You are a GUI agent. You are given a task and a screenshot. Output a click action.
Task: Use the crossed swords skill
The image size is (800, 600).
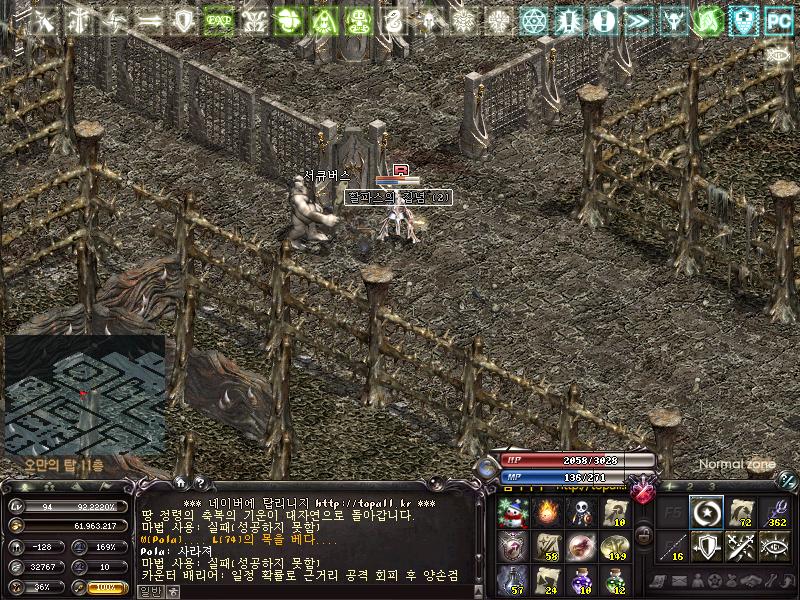point(741,547)
